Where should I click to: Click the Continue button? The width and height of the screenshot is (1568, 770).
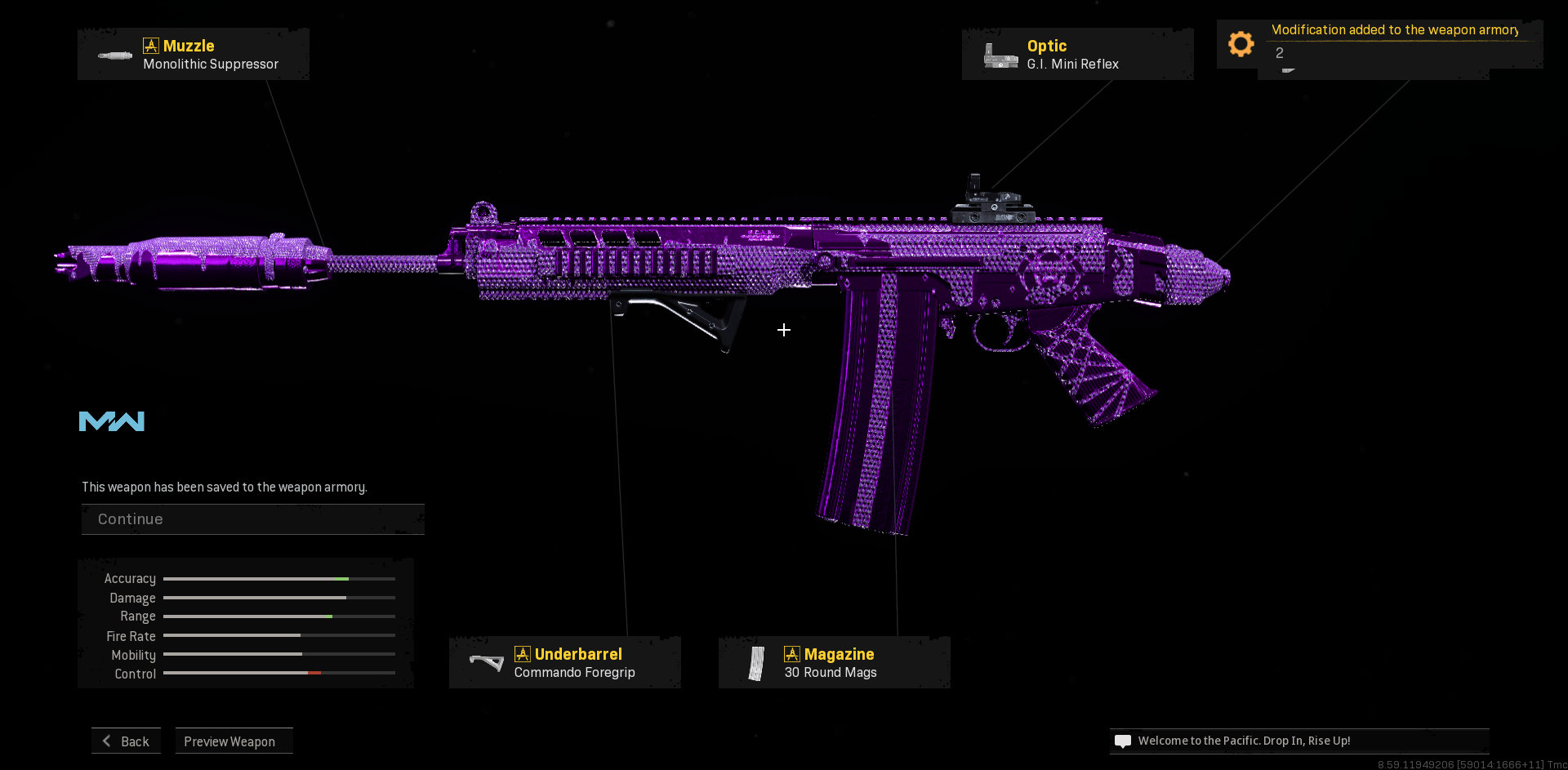tap(252, 519)
